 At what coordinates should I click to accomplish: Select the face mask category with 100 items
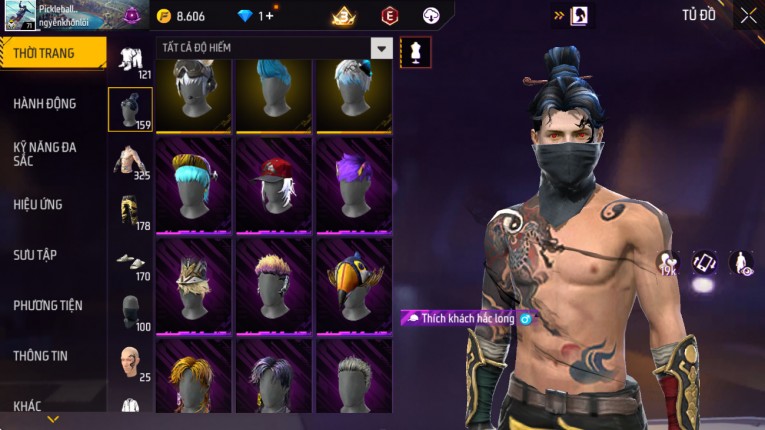[130, 312]
